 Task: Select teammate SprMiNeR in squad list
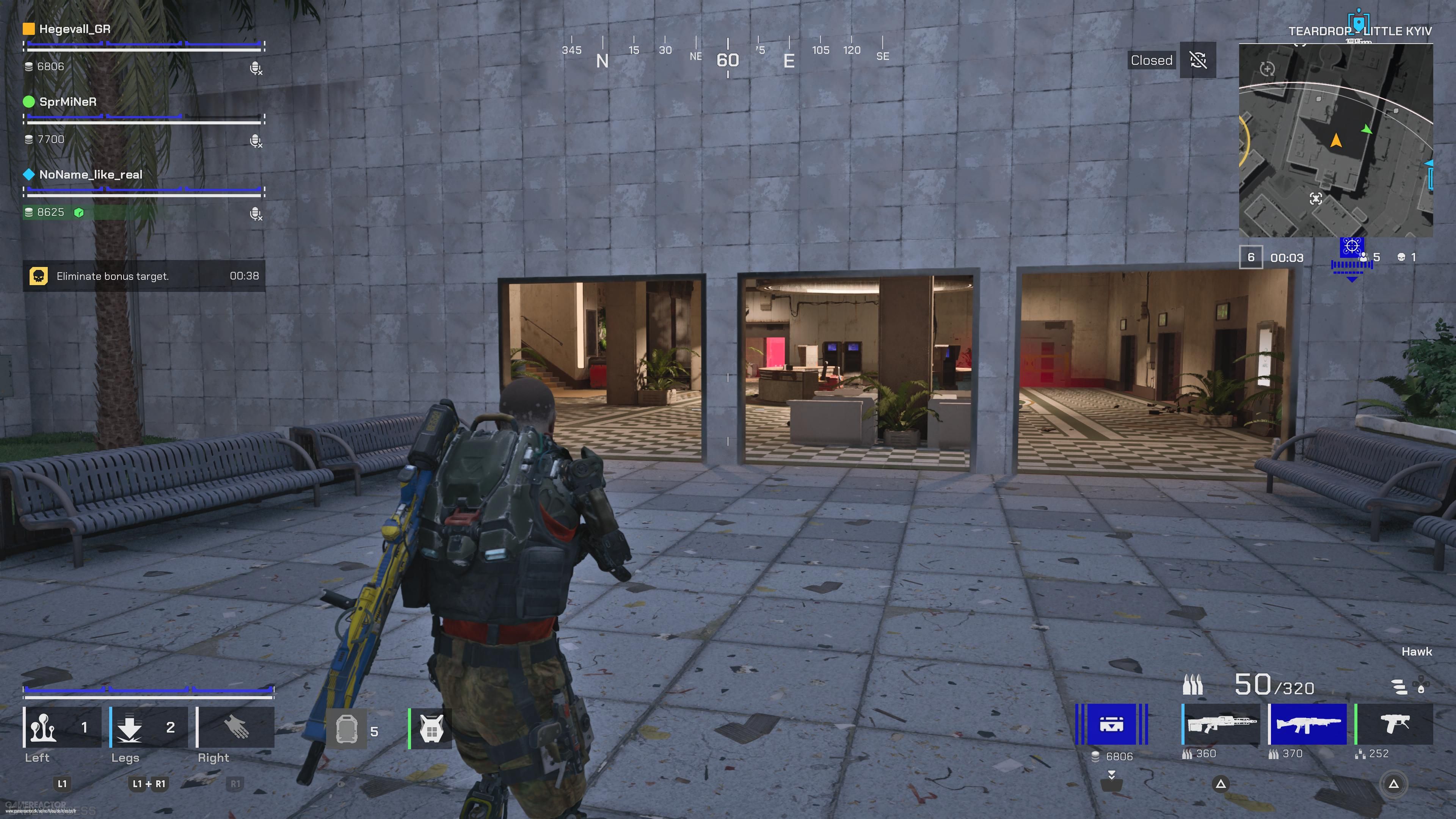tap(68, 102)
